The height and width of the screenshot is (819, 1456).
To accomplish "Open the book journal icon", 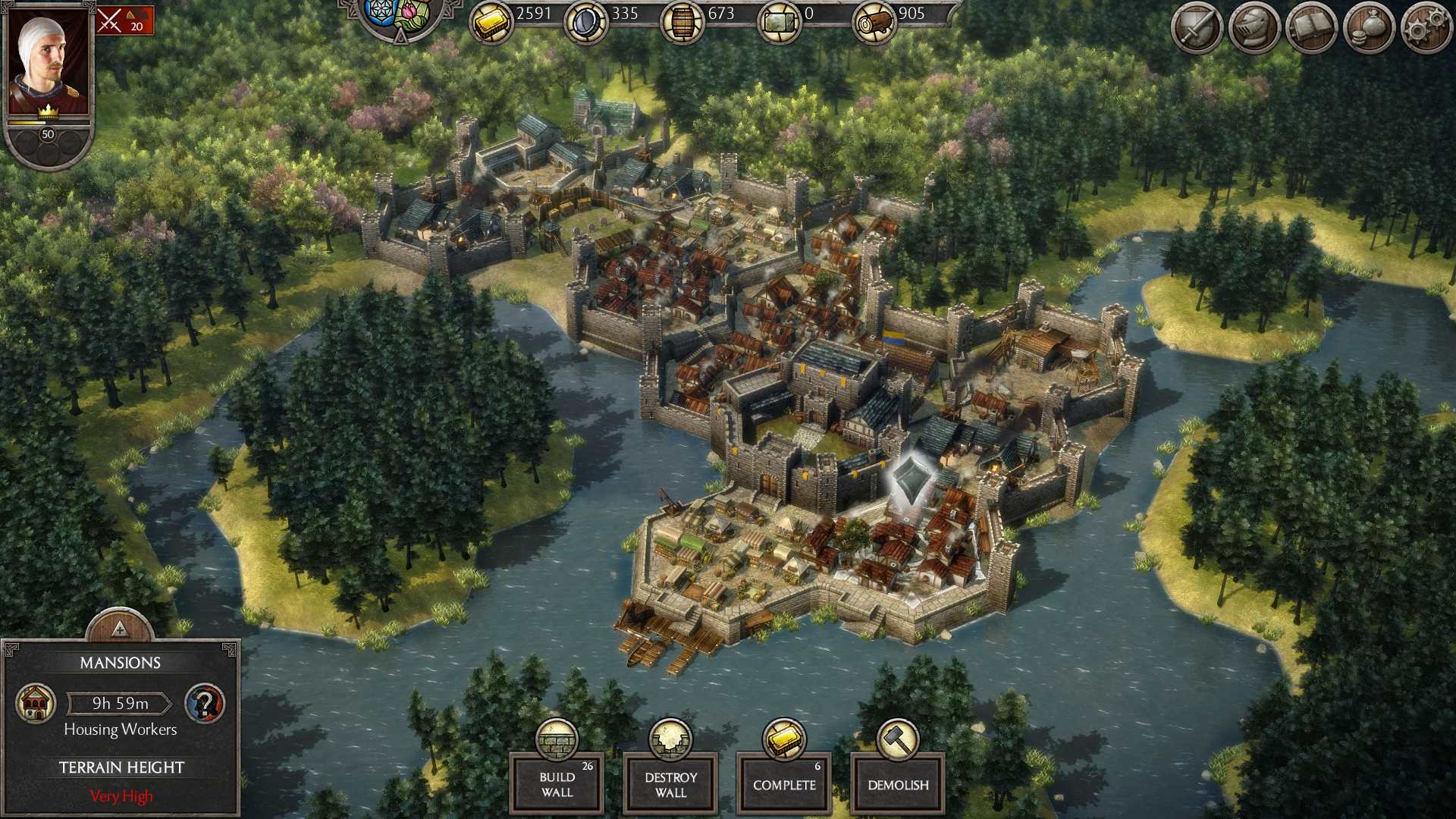I will (1311, 29).
